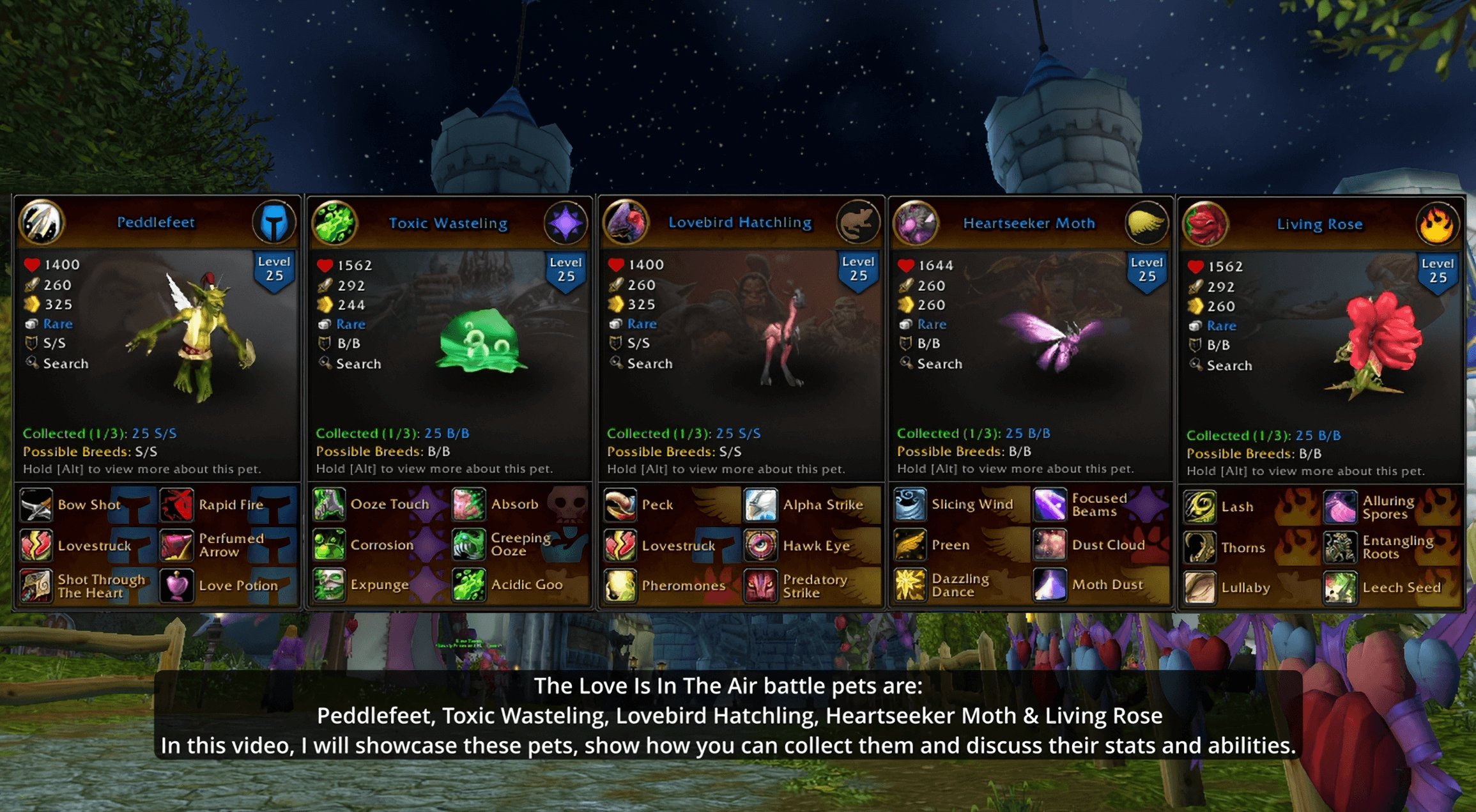
Task: Click Search on the Living Rose card
Action: (1228, 365)
